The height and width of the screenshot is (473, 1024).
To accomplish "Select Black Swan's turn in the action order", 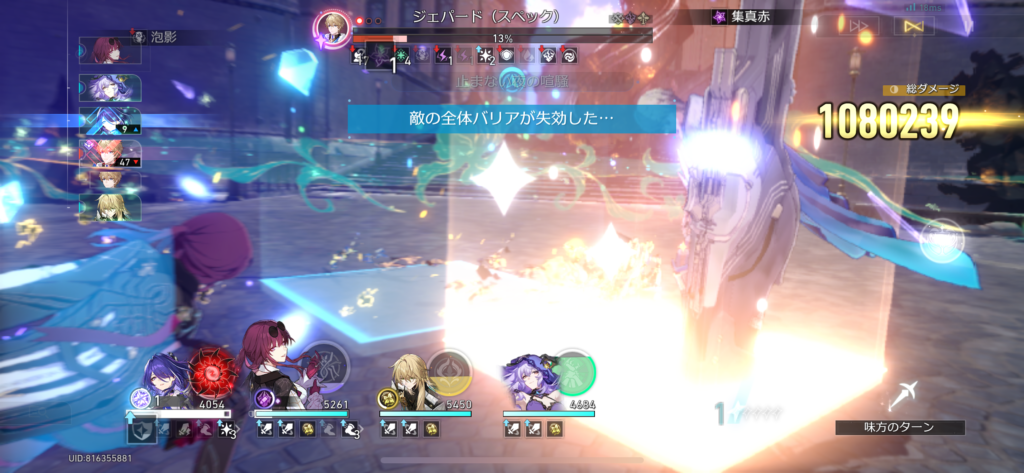I will pos(109,88).
